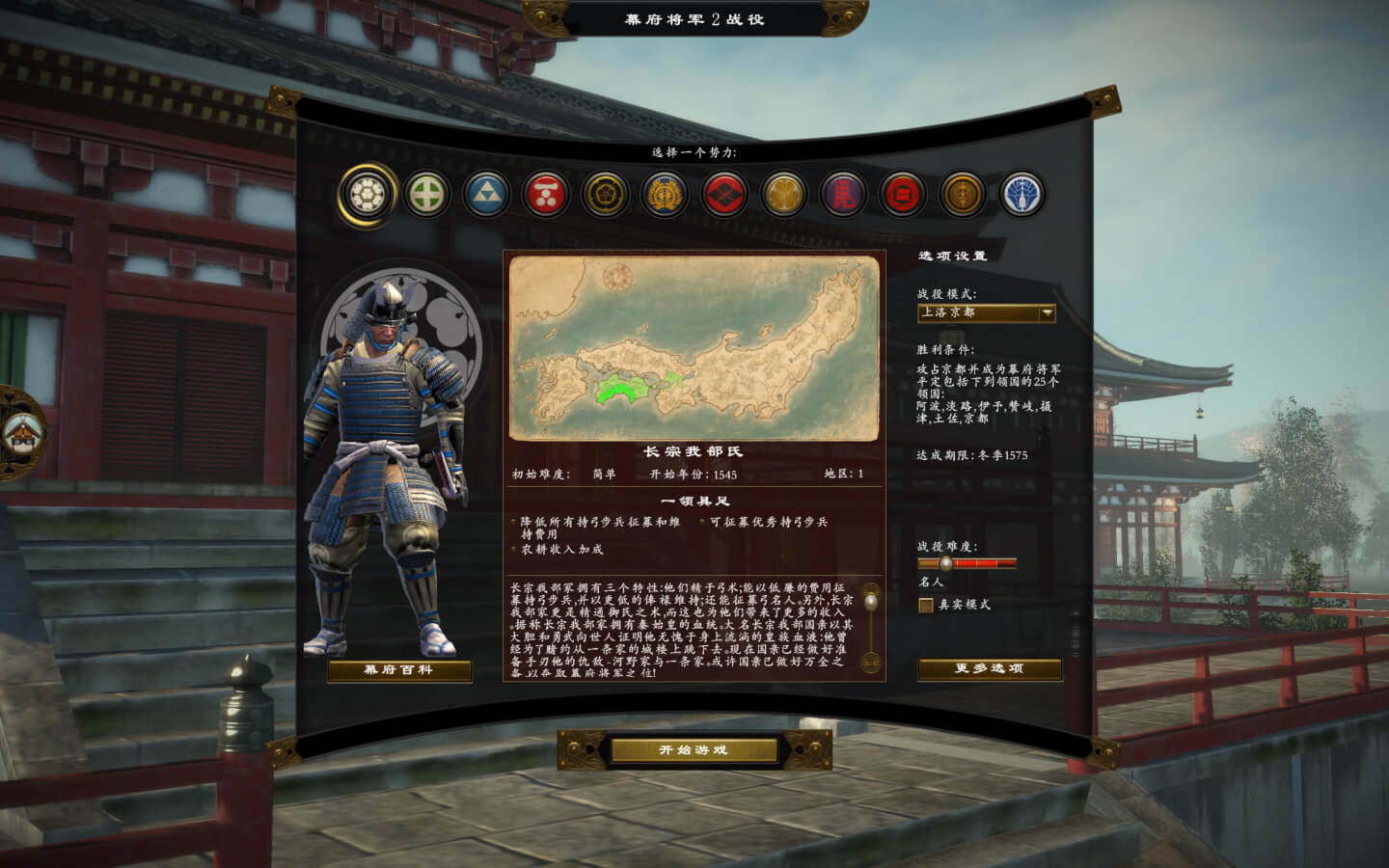This screenshot has width=1389, height=868.
Task: Open 更多选项 more options
Action: point(989,669)
